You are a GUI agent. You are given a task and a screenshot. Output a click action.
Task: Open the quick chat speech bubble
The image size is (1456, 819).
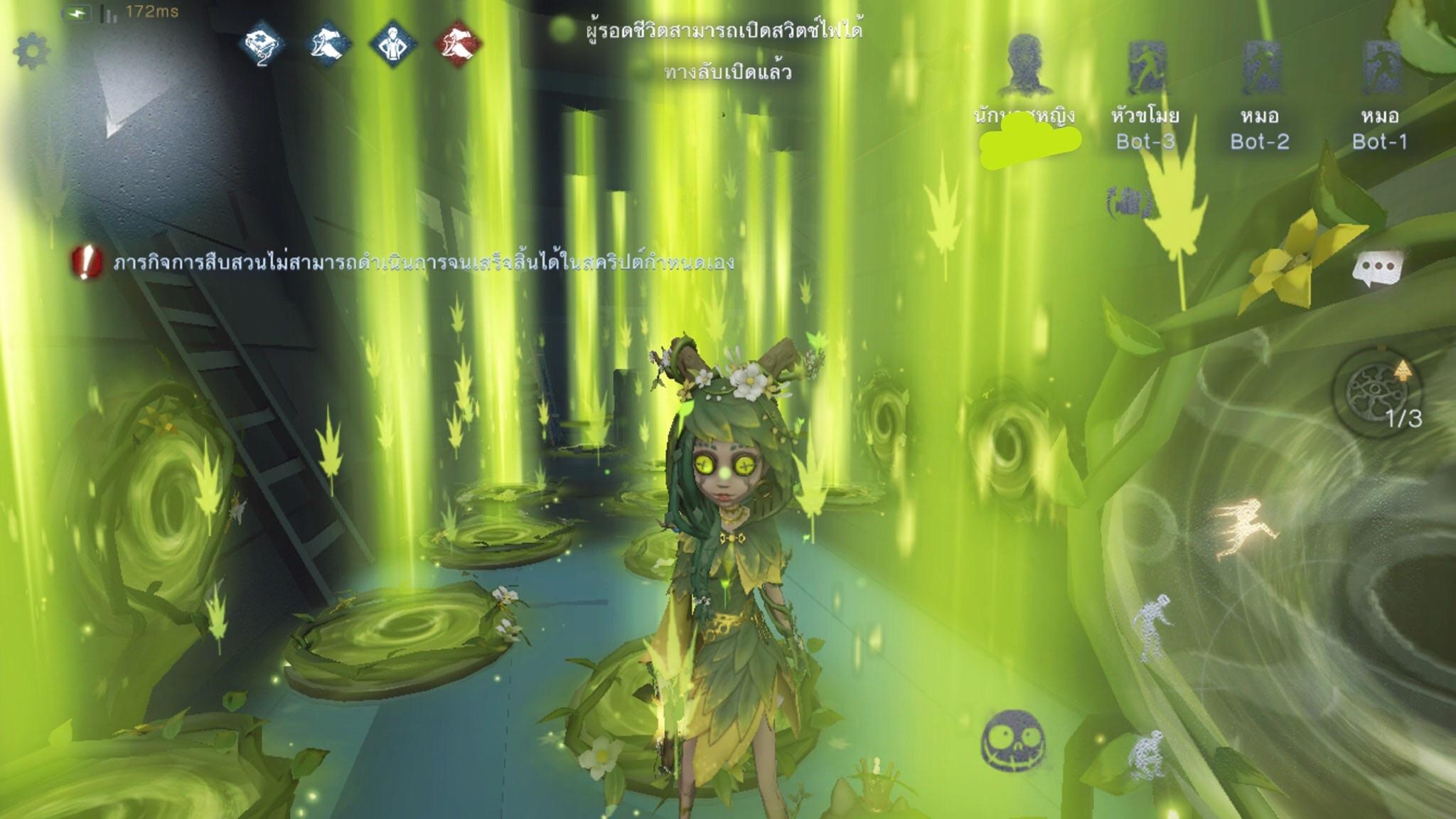click(x=1377, y=268)
